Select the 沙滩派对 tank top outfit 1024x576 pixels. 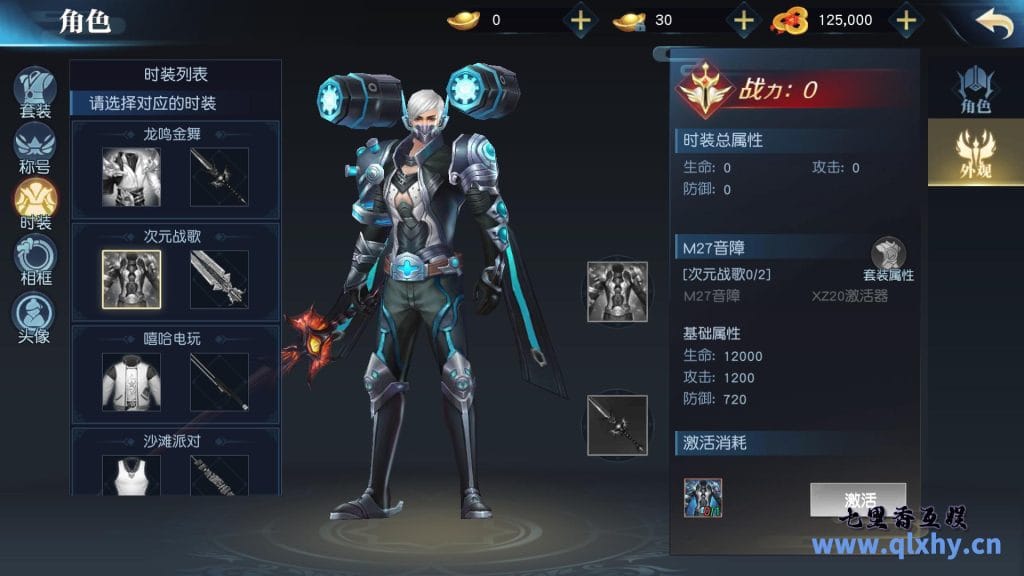click(131, 474)
